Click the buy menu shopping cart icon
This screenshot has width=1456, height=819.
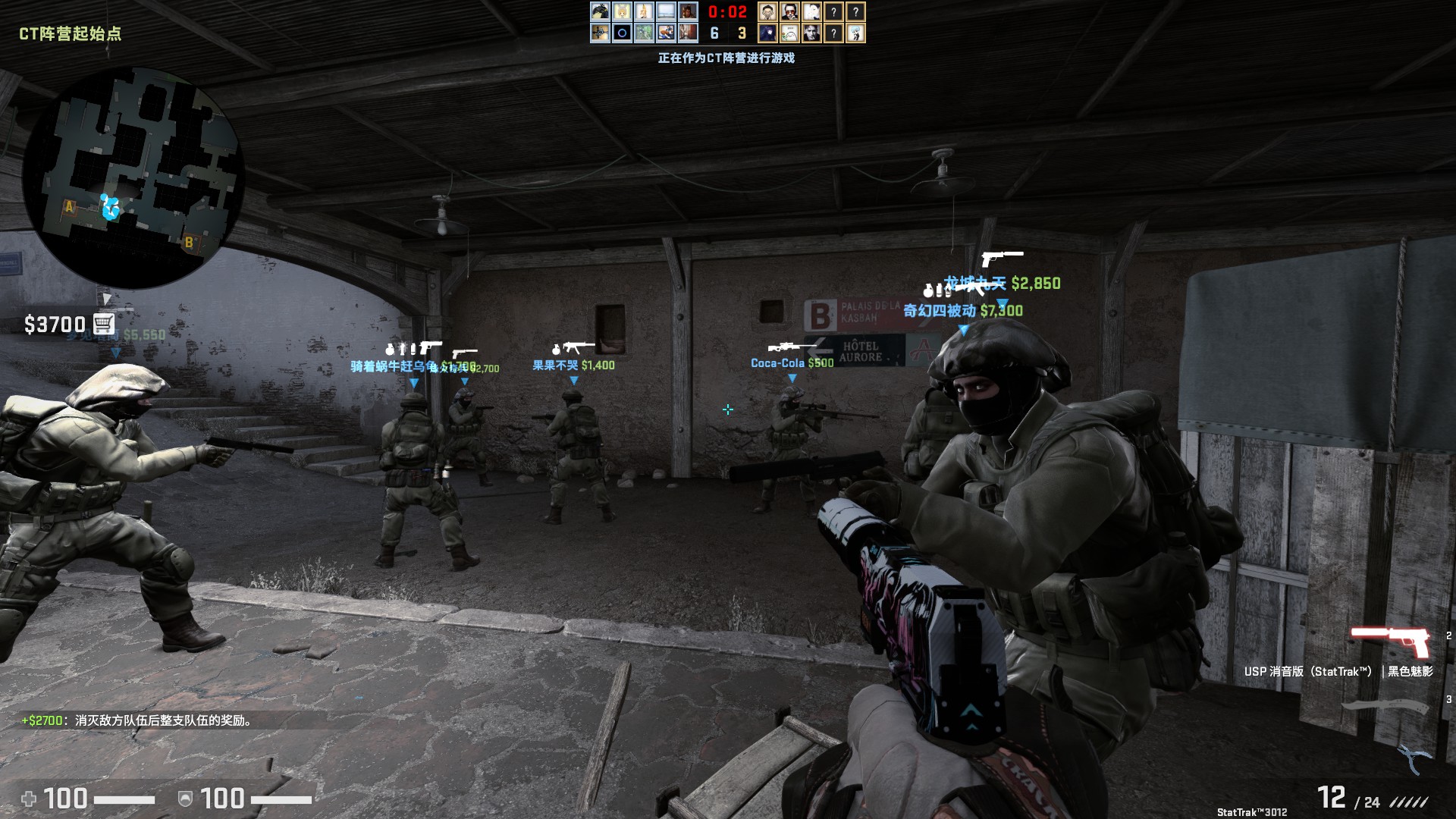tap(103, 323)
